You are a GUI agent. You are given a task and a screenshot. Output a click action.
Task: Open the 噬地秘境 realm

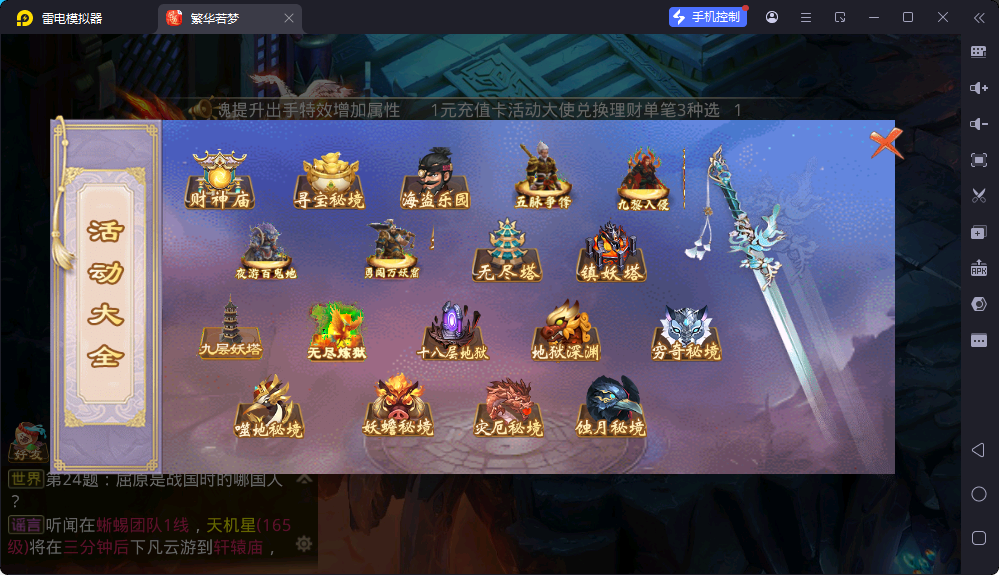pos(268,408)
